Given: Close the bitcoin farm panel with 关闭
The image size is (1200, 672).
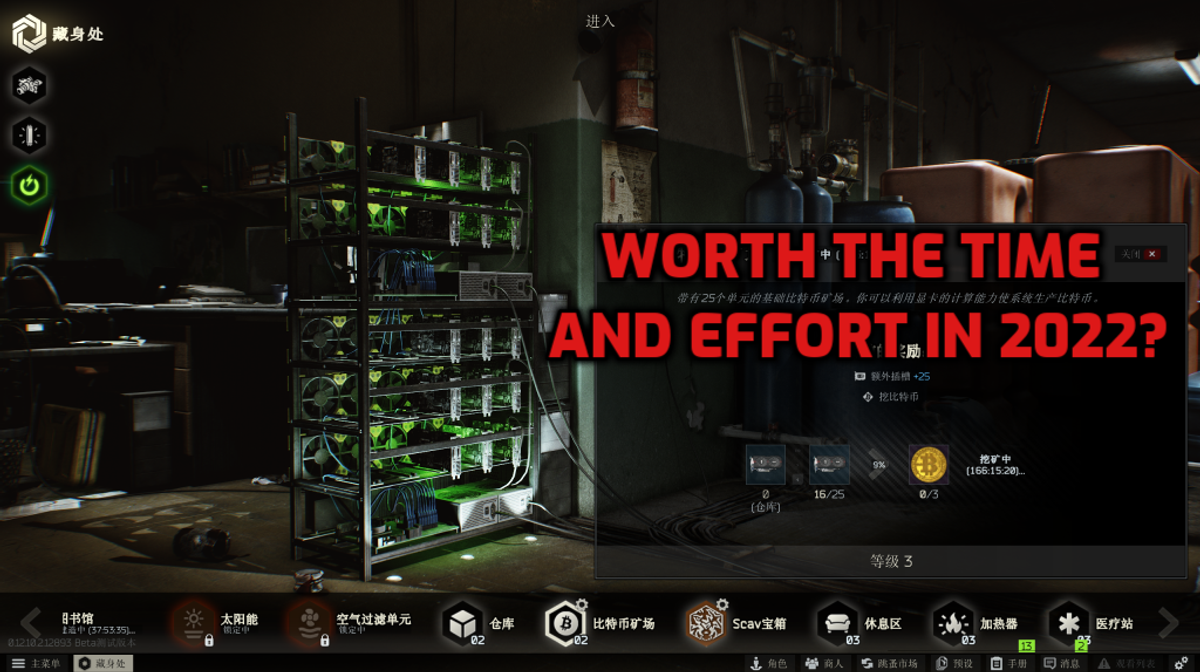Looking at the screenshot, I should click(1140, 254).
